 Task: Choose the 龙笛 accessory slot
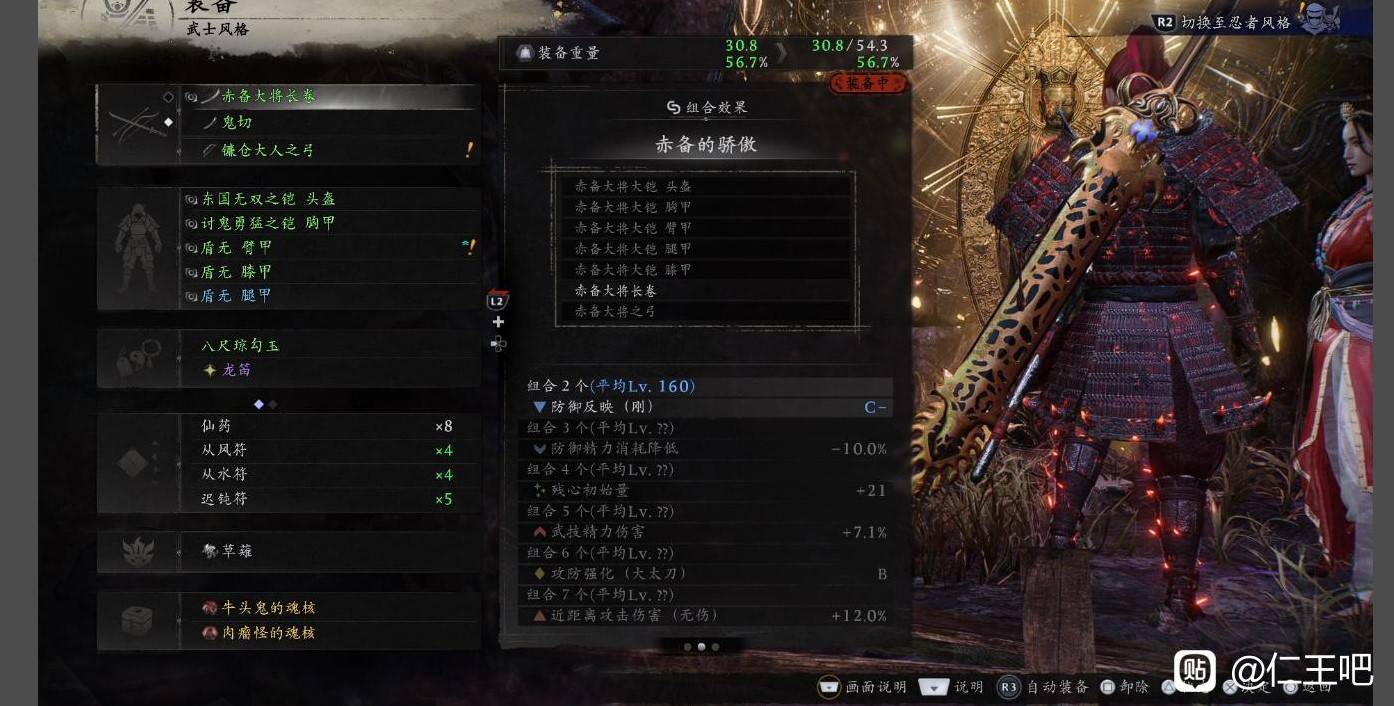[x=237, y=370]
